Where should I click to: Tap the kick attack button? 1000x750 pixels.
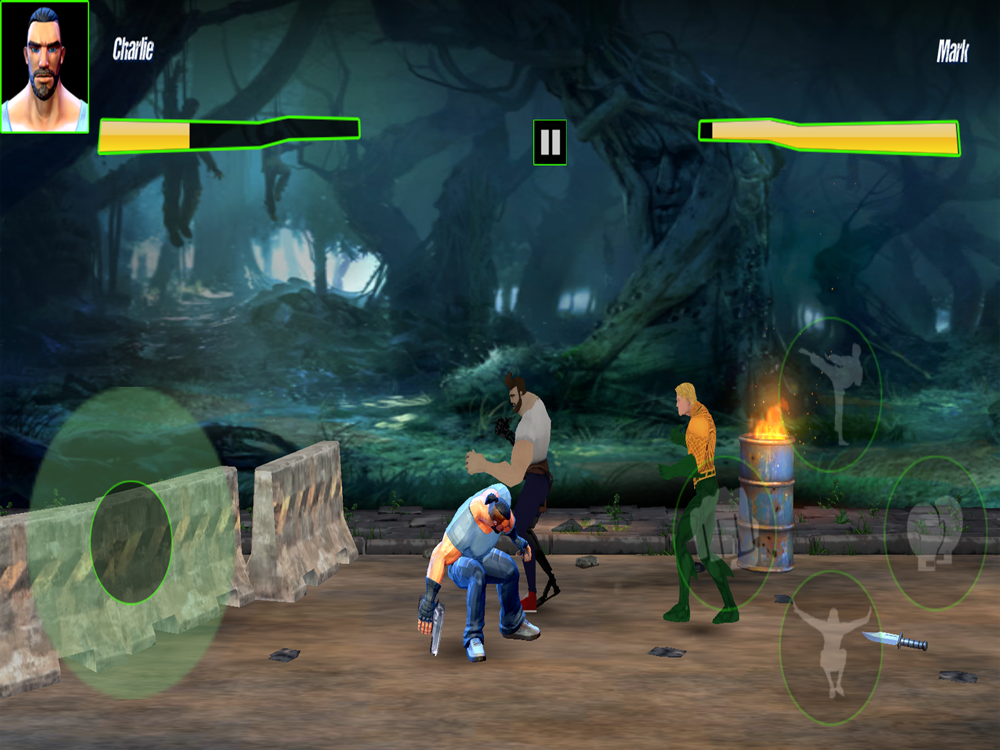[x=830, y=394]
